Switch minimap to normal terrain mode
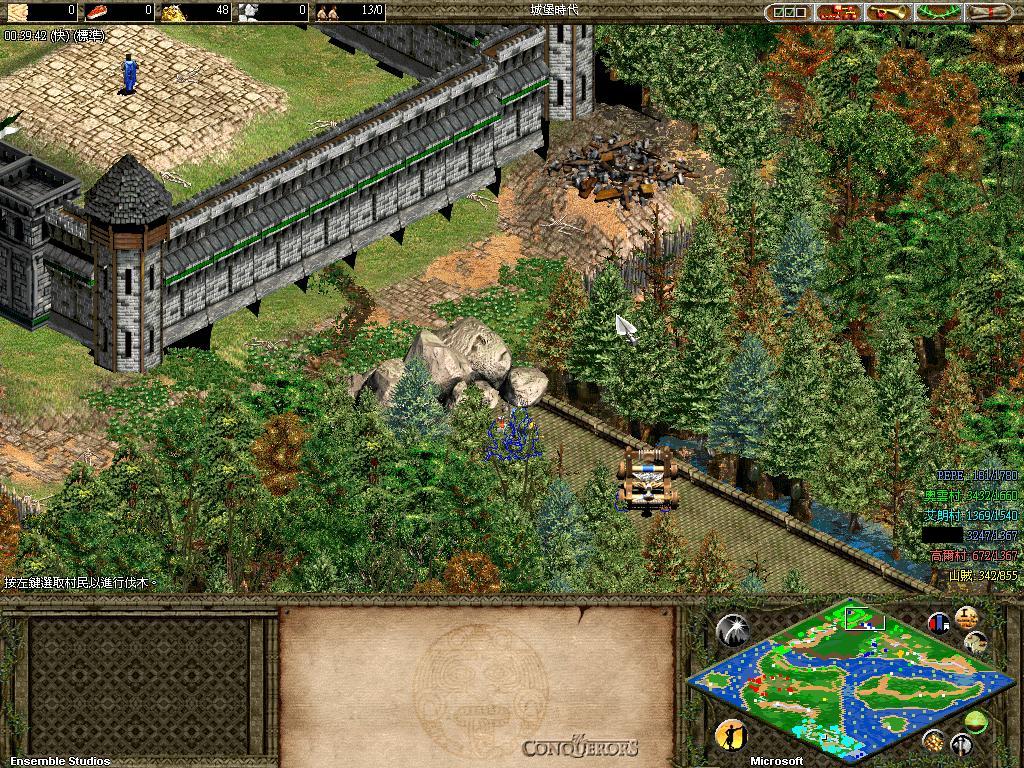Viewport: 1024px width, 768px height. point(977,719)
